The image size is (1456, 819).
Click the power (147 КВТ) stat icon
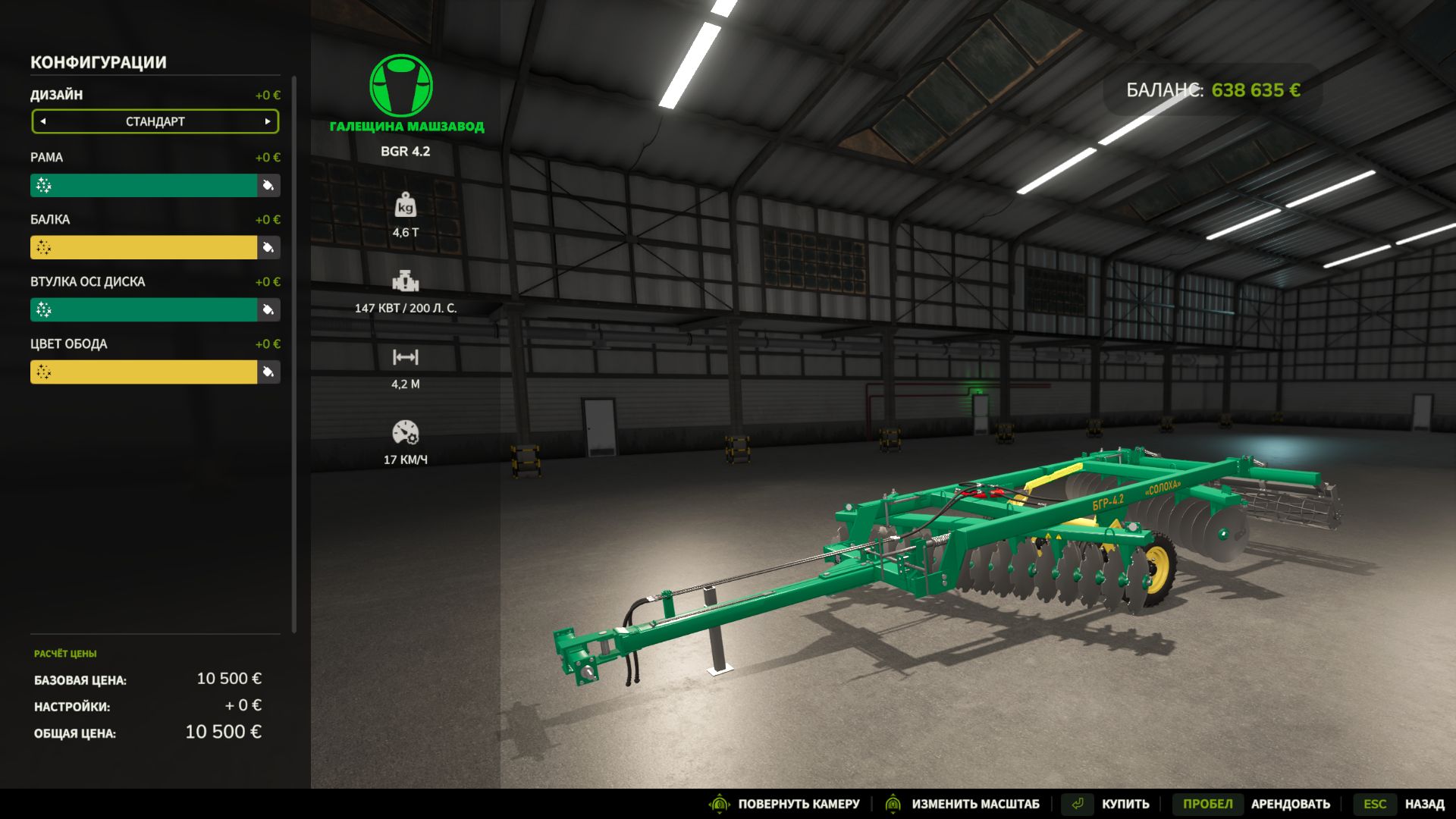(406, 282)
